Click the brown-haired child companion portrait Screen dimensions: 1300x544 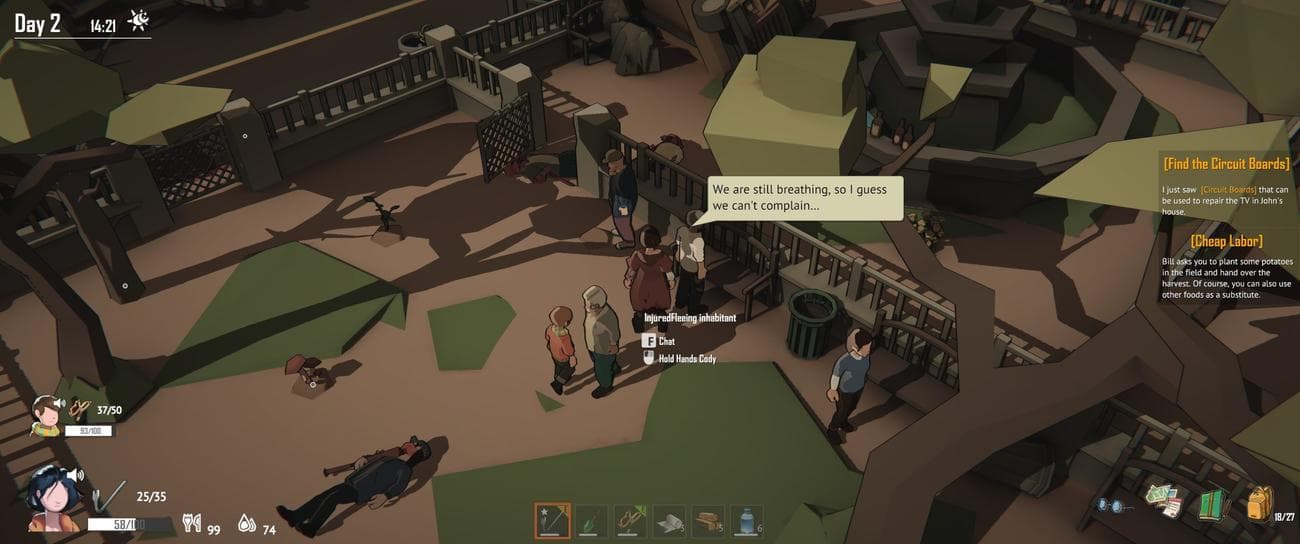pos(45,414)
